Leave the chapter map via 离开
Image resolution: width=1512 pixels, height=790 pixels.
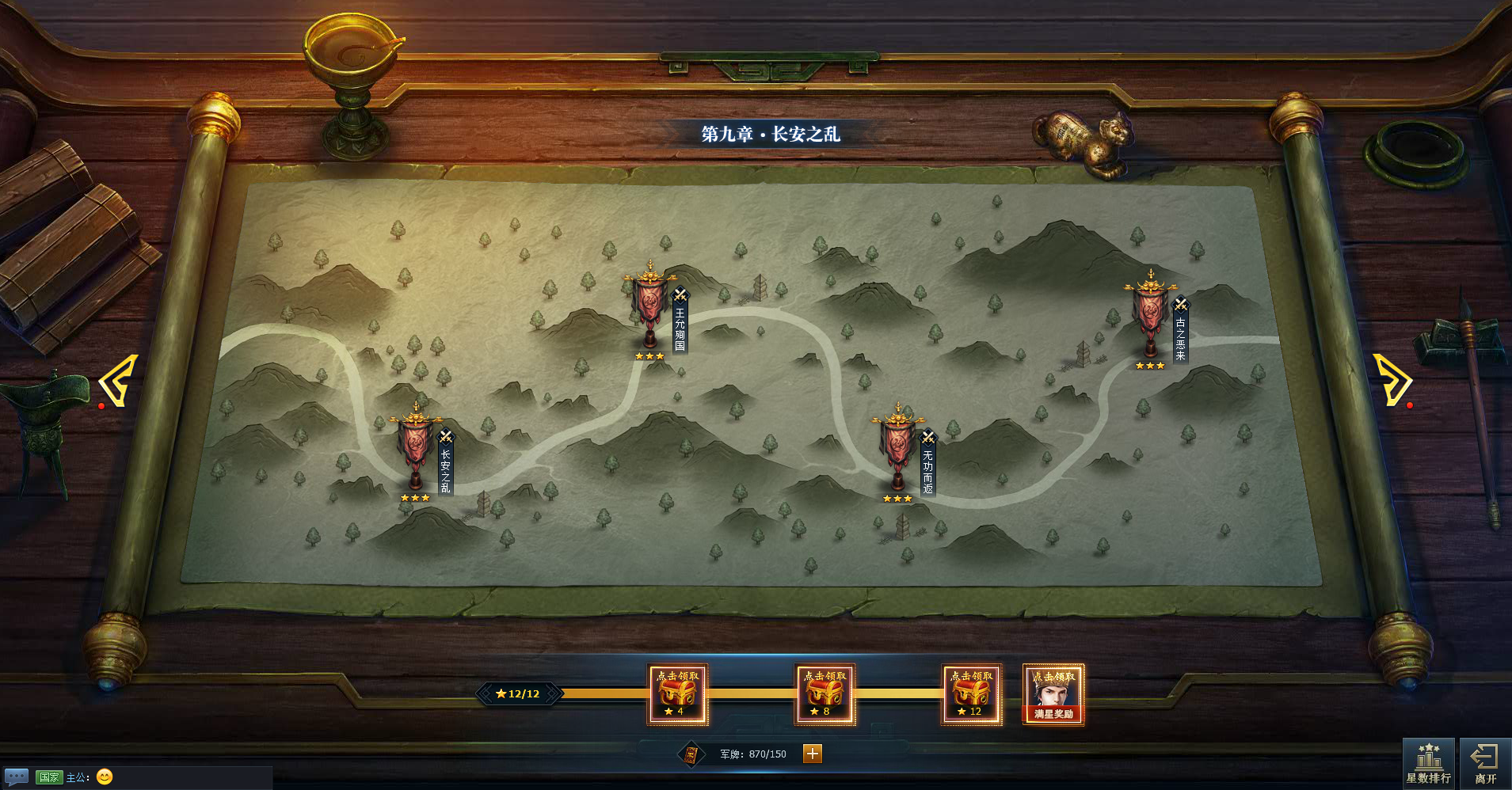[x=1485, y=764]
